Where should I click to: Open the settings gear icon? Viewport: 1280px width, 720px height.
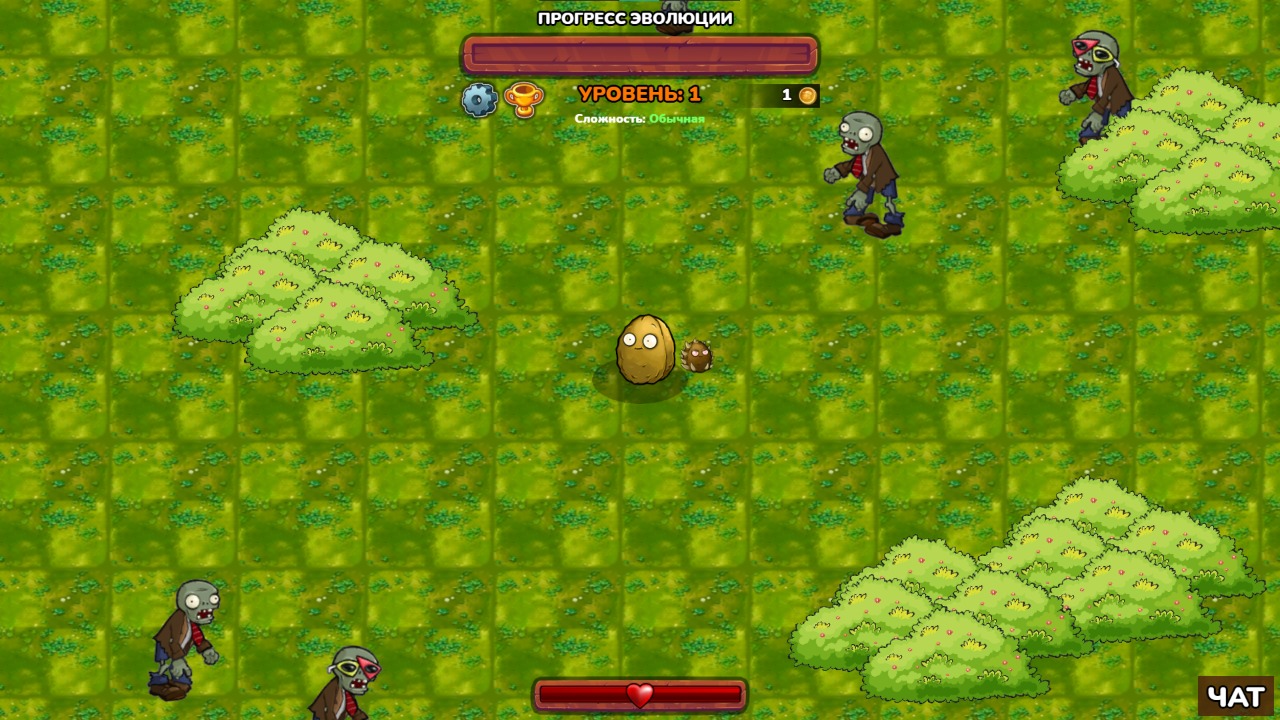click(x=479, y=100)
